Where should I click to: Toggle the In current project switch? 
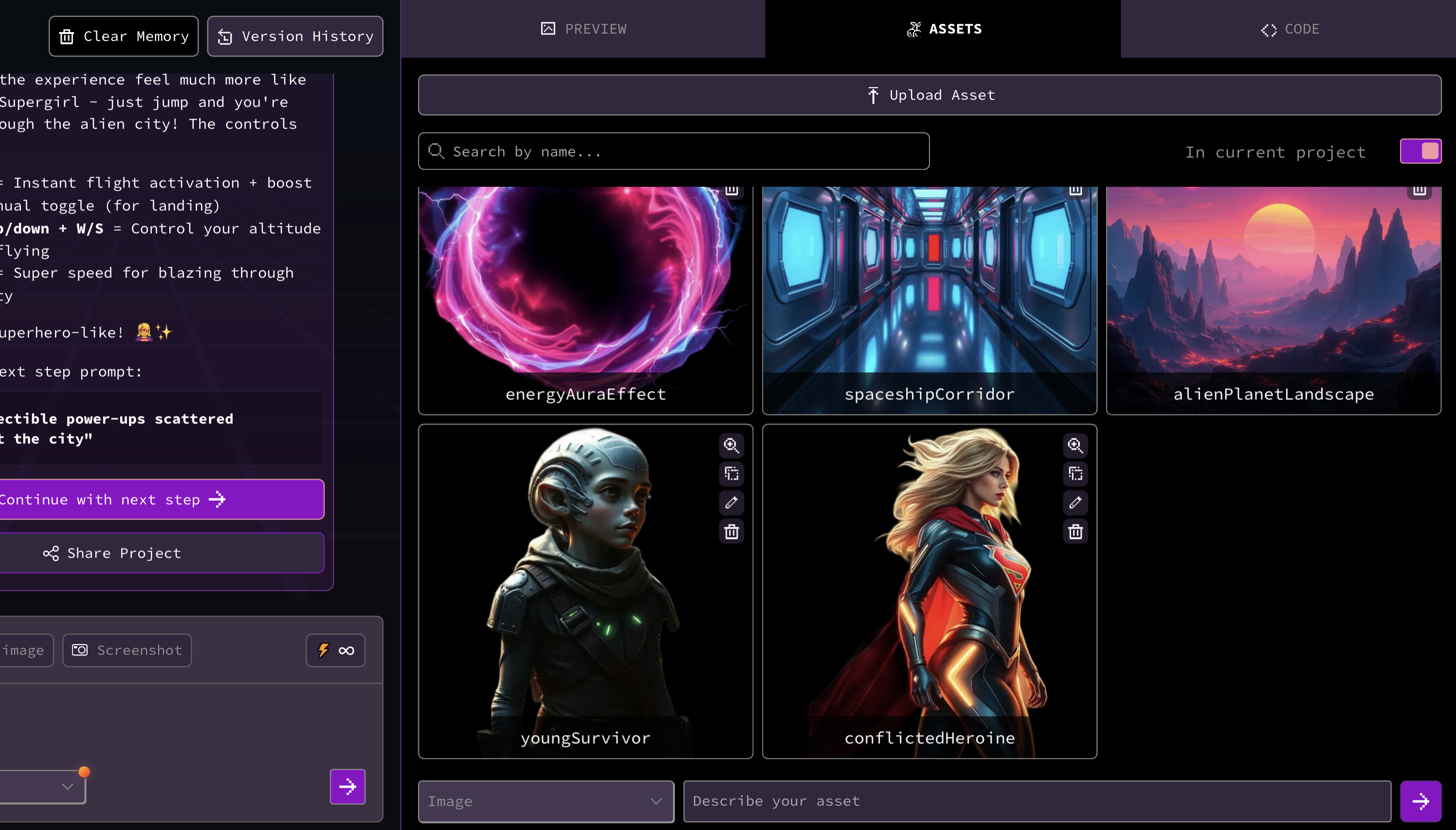[1420, 152]
